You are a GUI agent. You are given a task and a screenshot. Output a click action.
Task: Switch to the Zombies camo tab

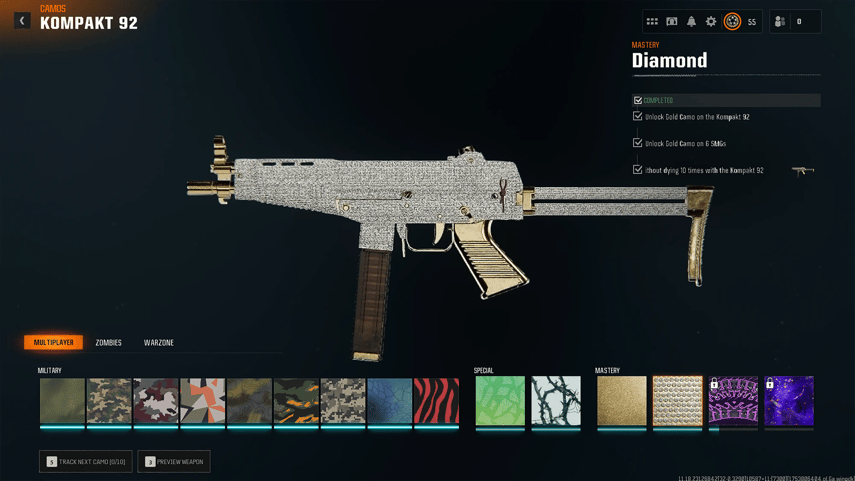[108, 343]
